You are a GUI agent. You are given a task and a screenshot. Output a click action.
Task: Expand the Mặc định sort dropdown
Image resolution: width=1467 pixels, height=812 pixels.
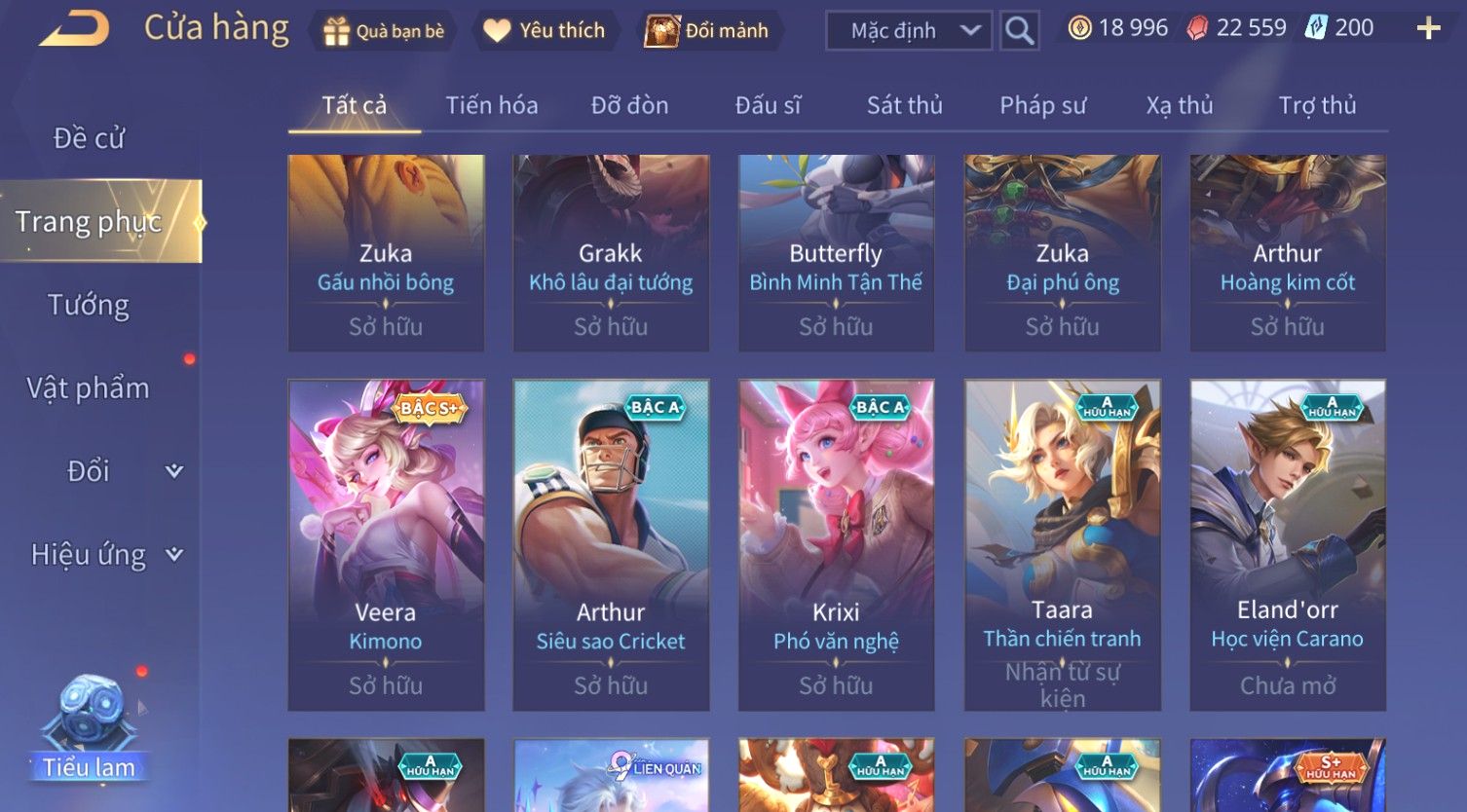point(908,31)
